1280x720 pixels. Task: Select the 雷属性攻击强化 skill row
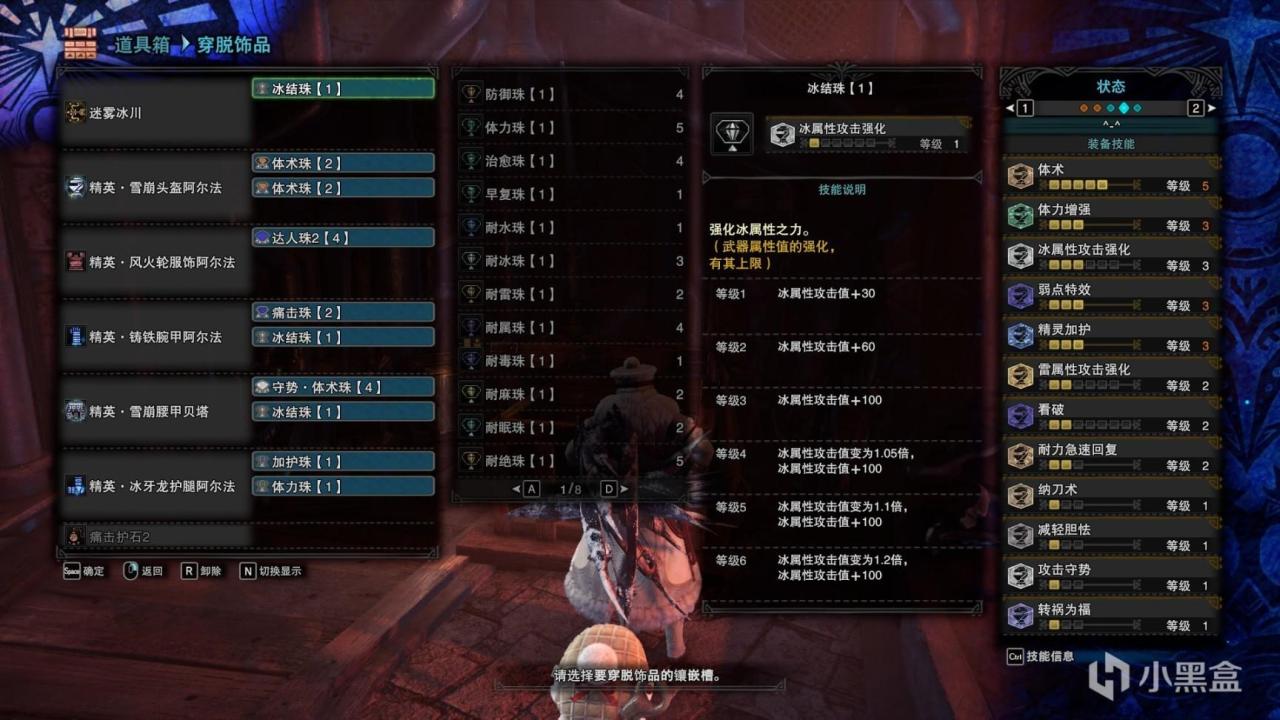tap(1112, 377)
